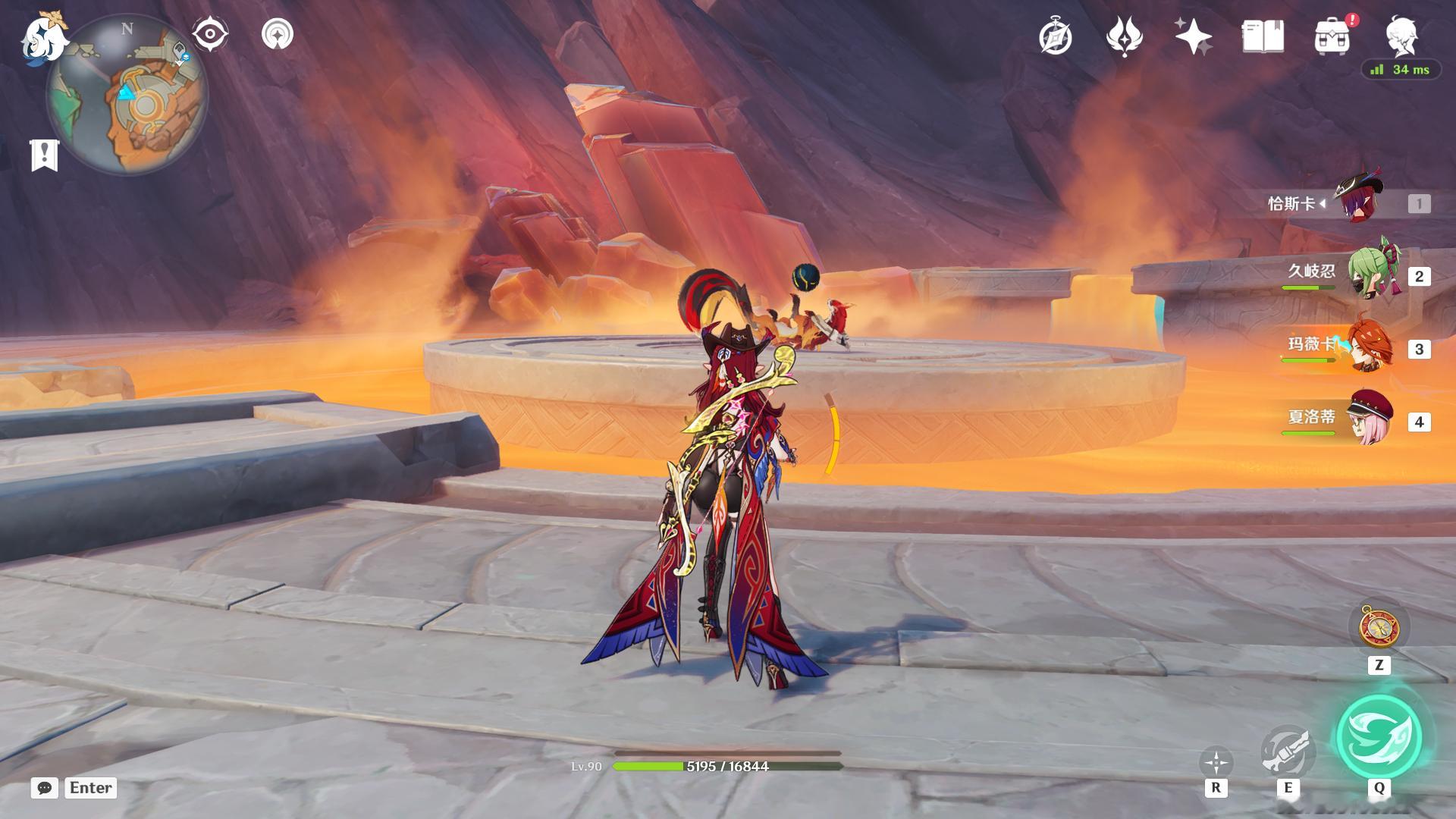Open the backpack inventory icon
1456x819 pixels.
pos(1332,37)
